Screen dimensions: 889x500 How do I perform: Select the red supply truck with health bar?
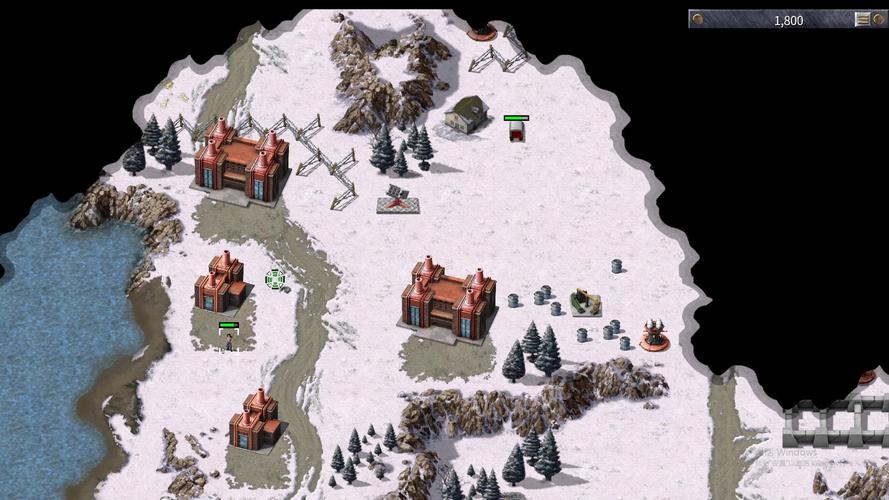[x=516, y=132]
